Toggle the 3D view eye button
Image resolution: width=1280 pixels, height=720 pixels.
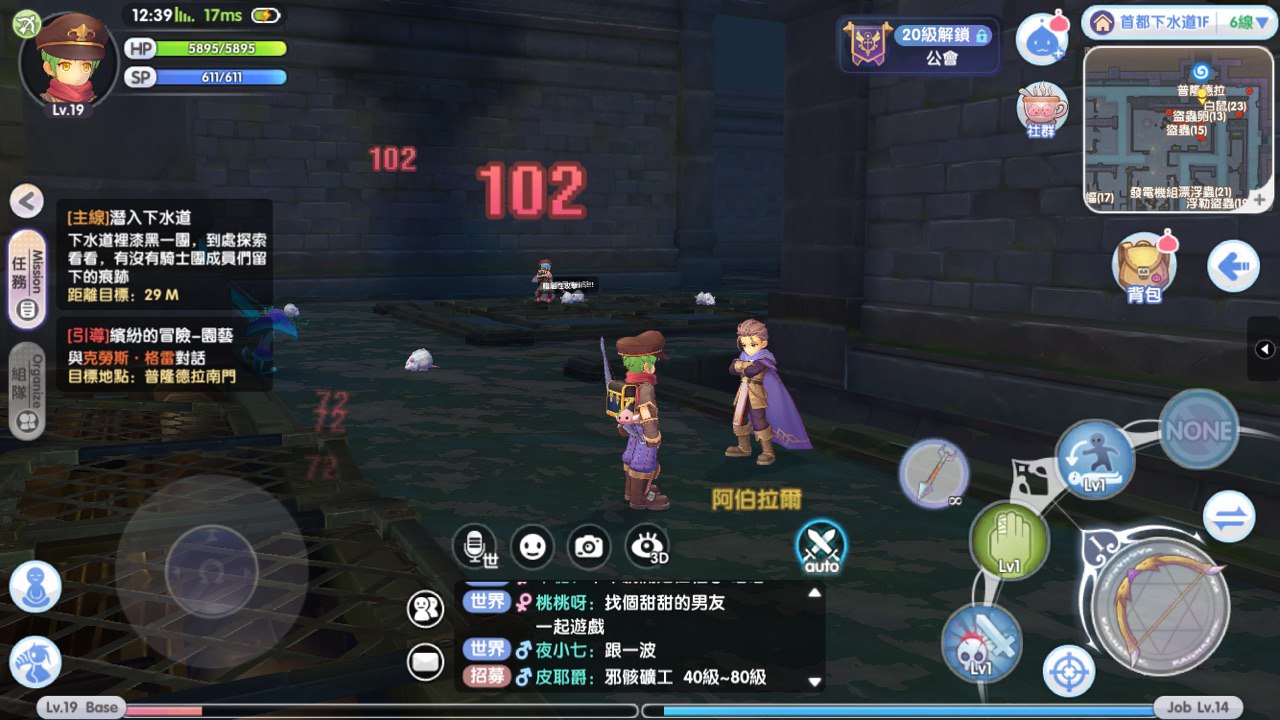pos(647,546)
